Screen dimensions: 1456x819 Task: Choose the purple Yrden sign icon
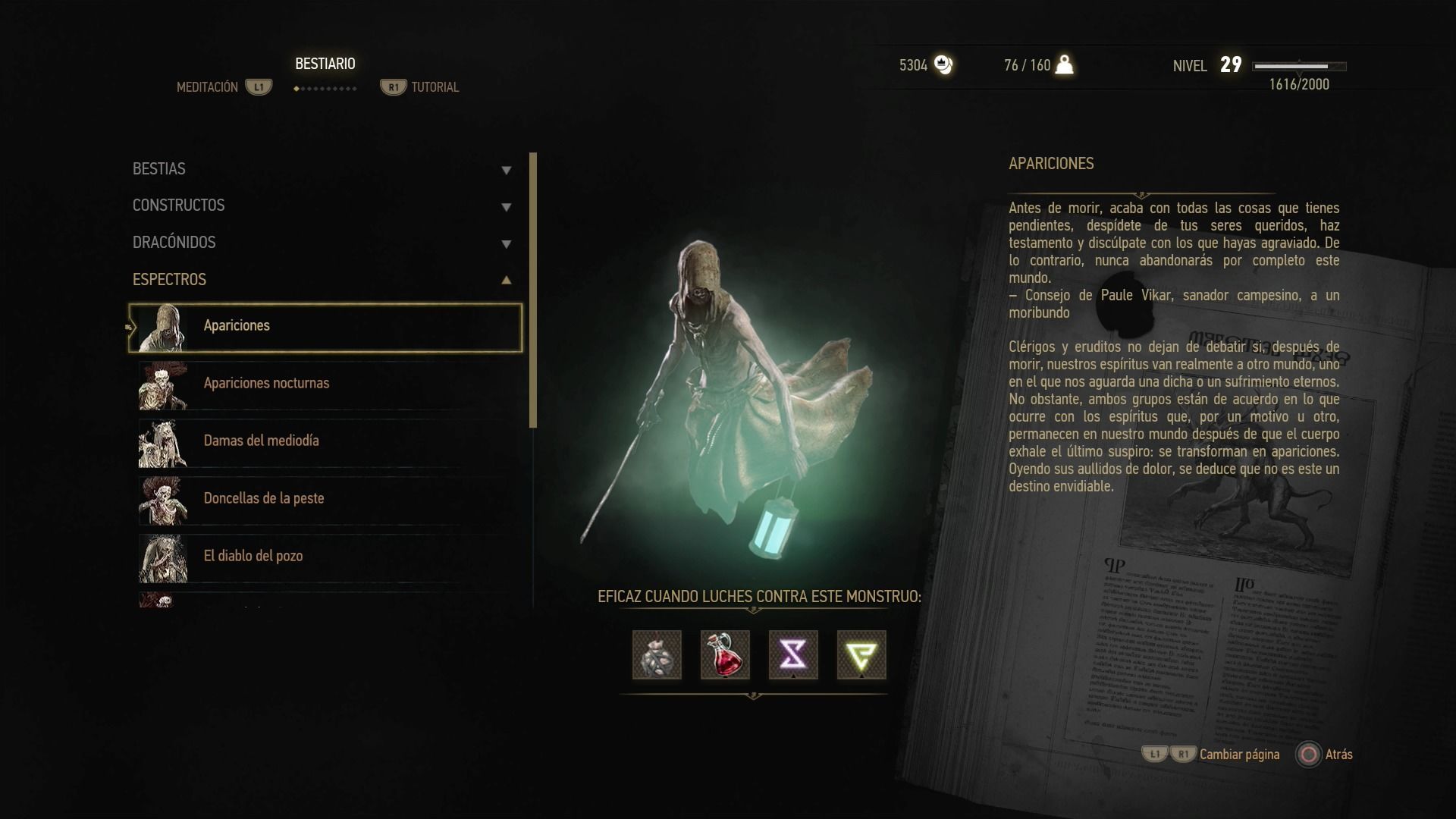793,654
